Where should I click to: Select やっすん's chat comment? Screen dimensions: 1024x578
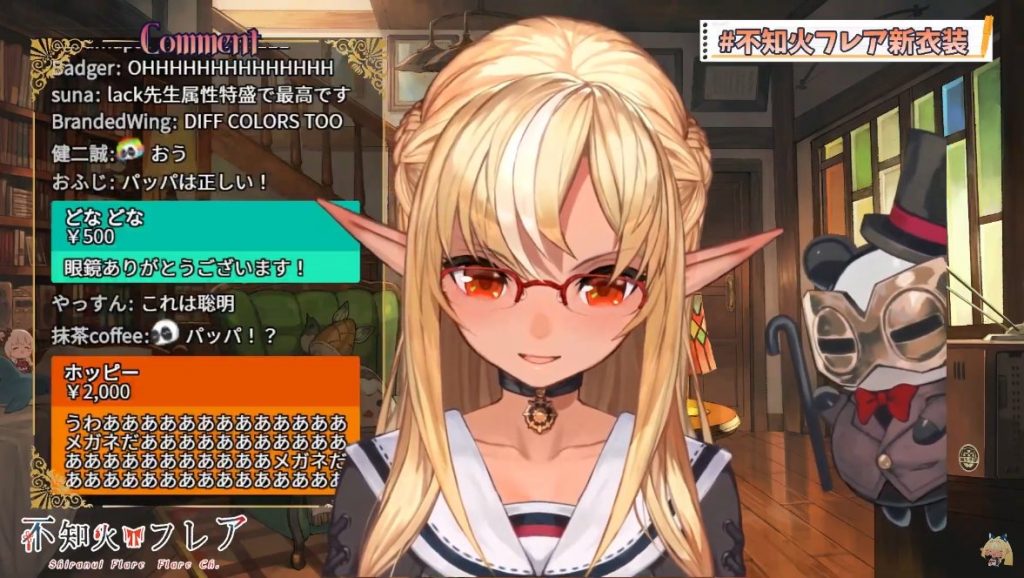point(143,302)
